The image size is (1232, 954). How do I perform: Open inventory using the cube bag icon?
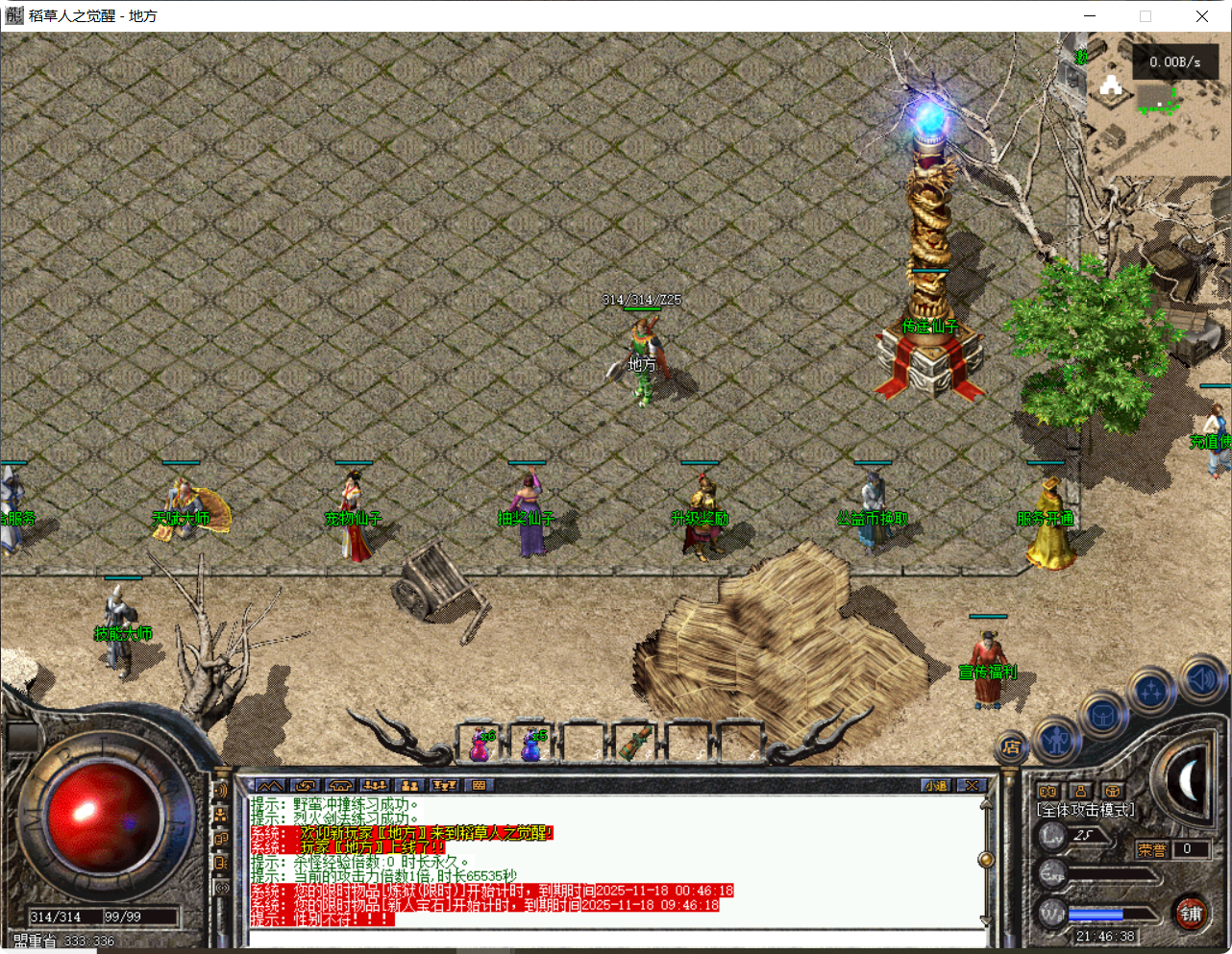click(1103, 717)
